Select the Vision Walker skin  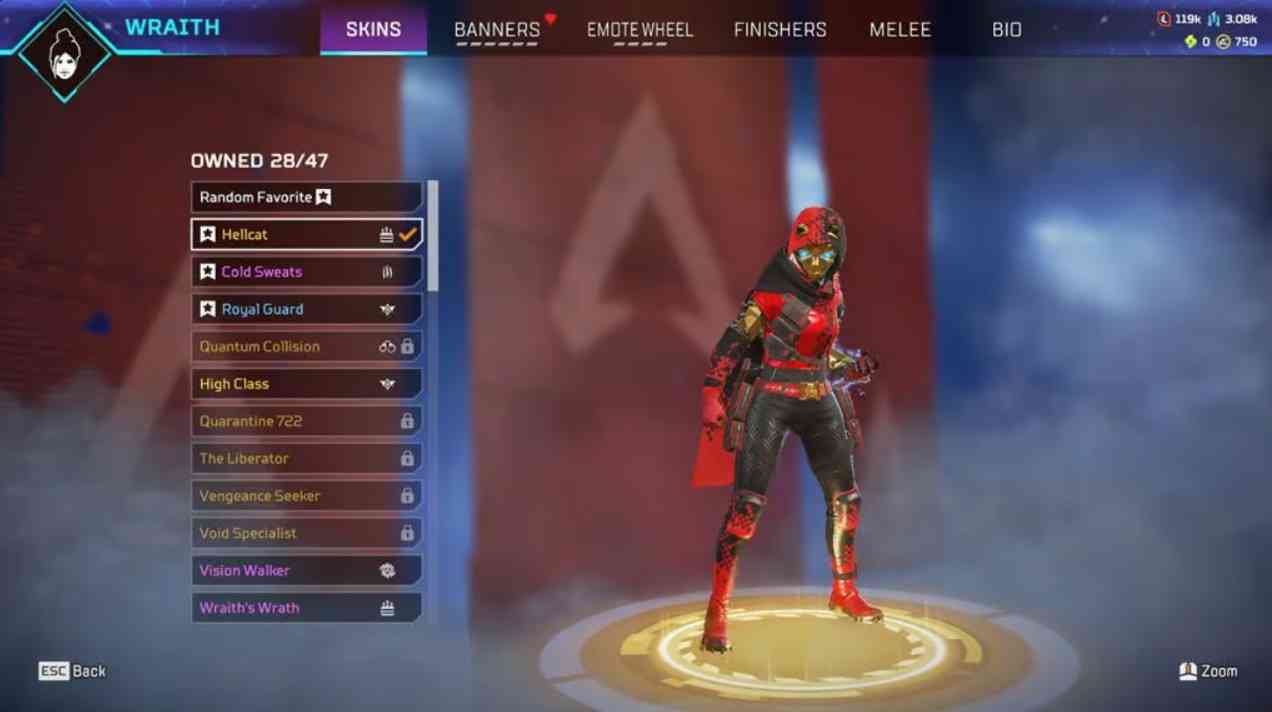[306, 570]
